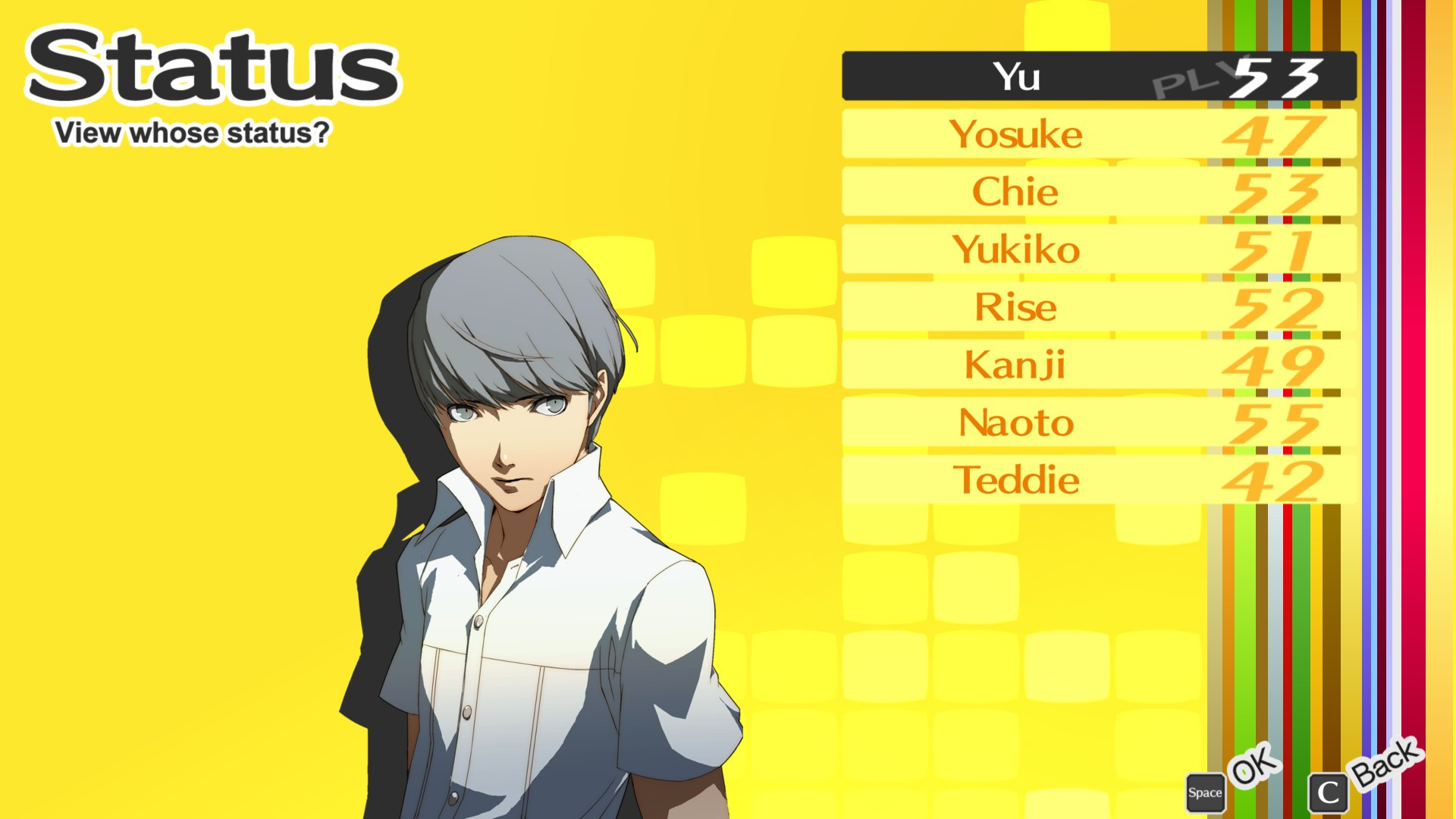Select Yukiko from the status list

point(1016,250)
